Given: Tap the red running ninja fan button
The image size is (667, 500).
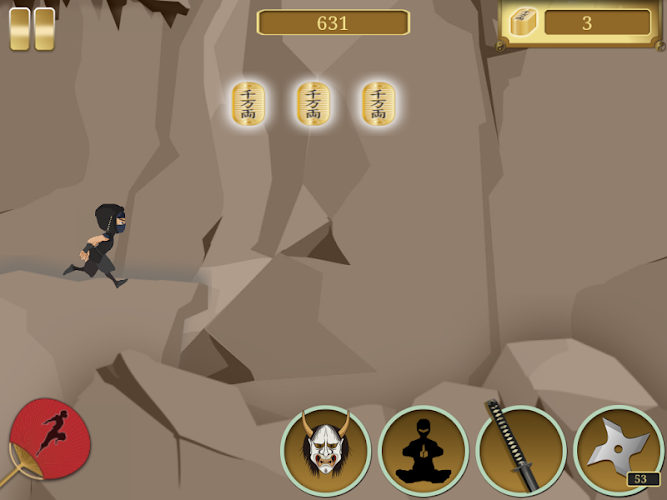Looking at the screenshot, I should pos(50,438).
